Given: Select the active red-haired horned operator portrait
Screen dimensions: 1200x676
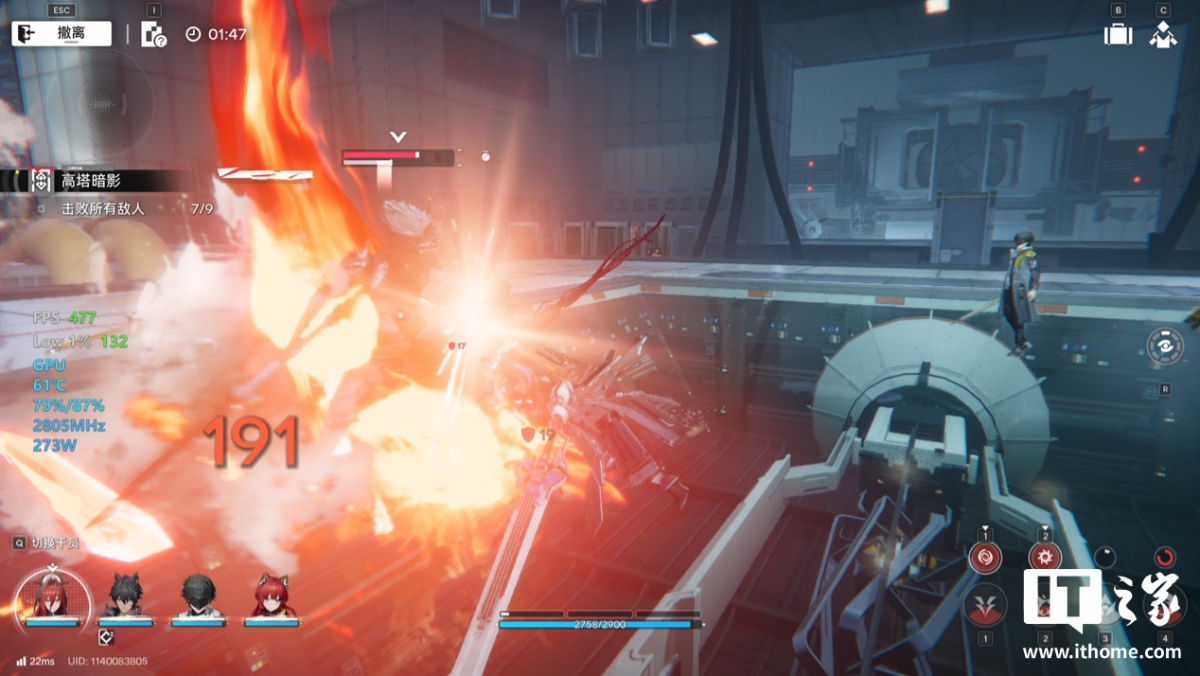Looking at the screenshot, I should click(52, 596).
